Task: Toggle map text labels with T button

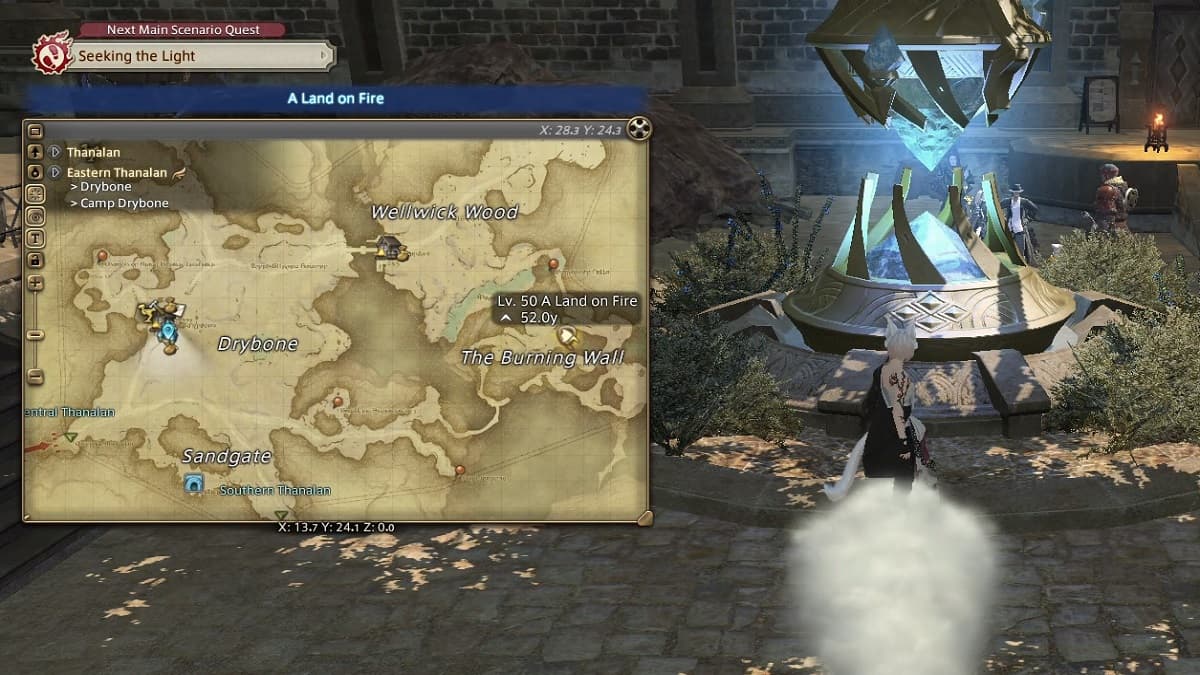Action: click(x=36, y=238)
